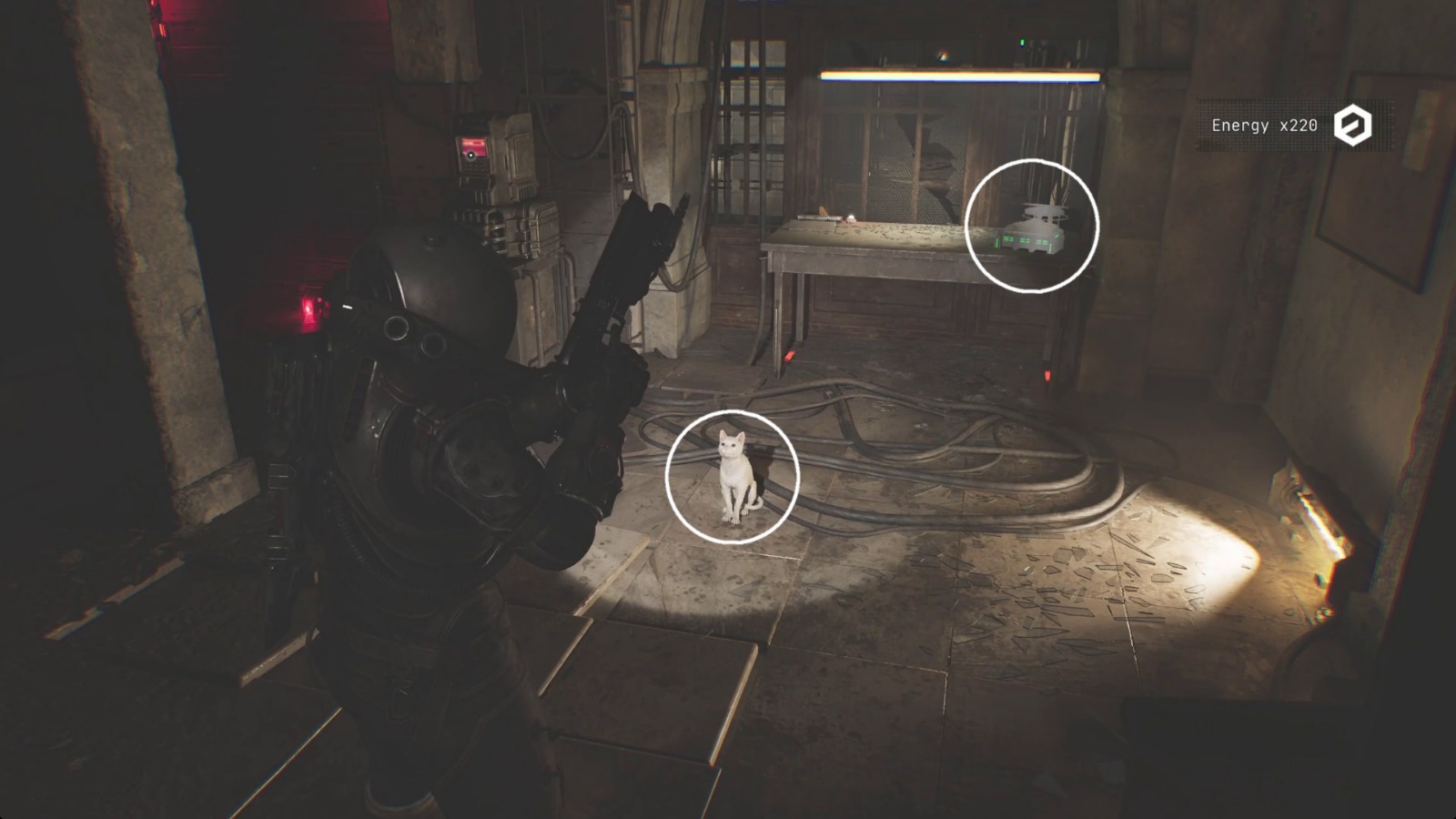Select the circled white cat

733,473
